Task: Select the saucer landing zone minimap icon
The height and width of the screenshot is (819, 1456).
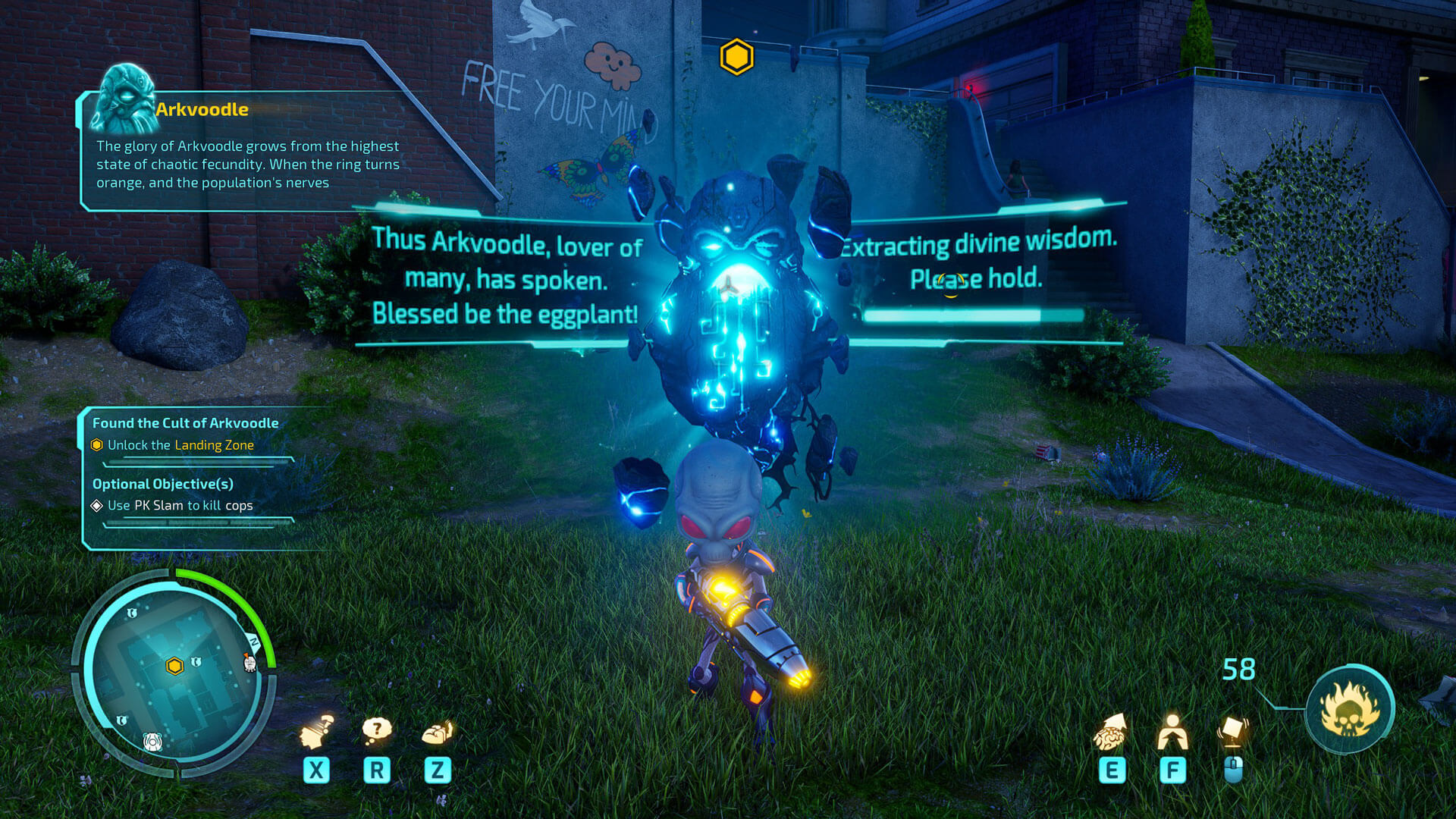Action: pos(153,742)
